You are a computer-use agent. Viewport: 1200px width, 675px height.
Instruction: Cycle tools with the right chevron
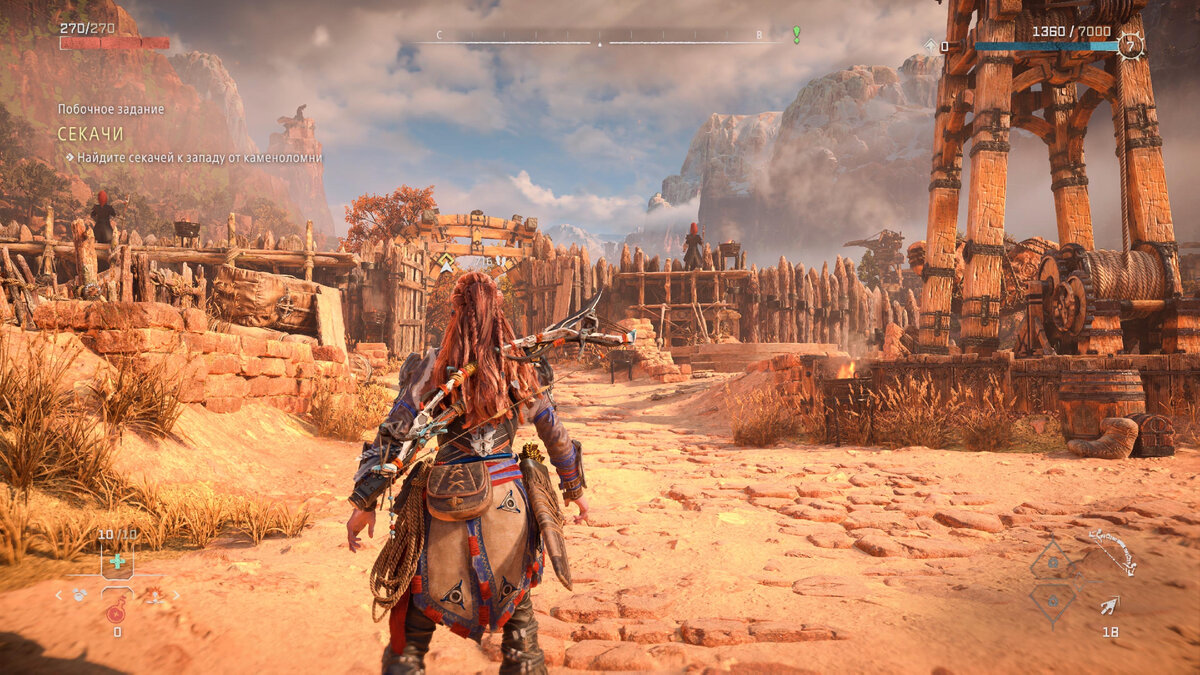click(177, 595)
